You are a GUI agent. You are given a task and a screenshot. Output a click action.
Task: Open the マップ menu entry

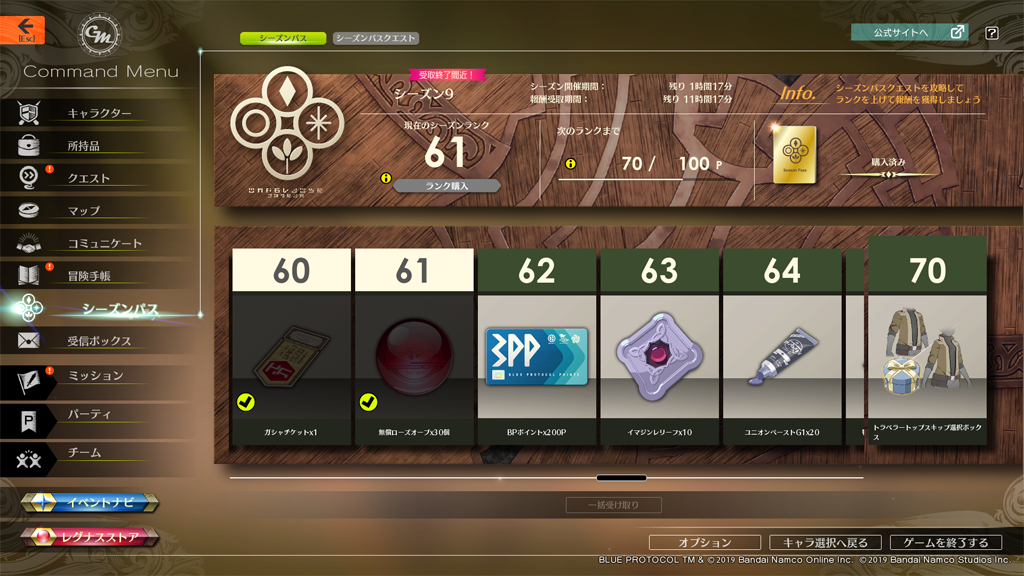coord(84,211)
